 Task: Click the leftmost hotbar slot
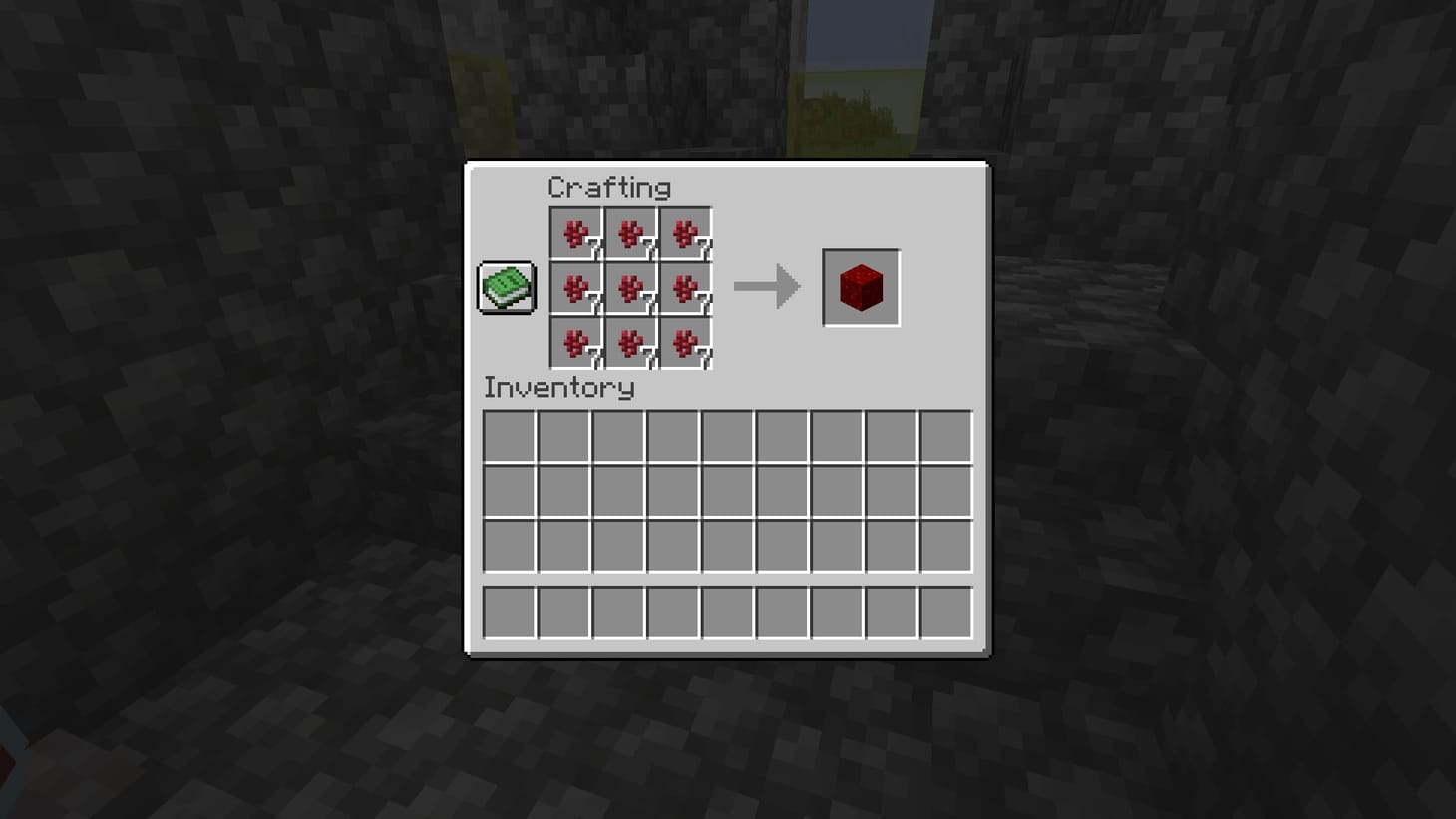[511, 612]
